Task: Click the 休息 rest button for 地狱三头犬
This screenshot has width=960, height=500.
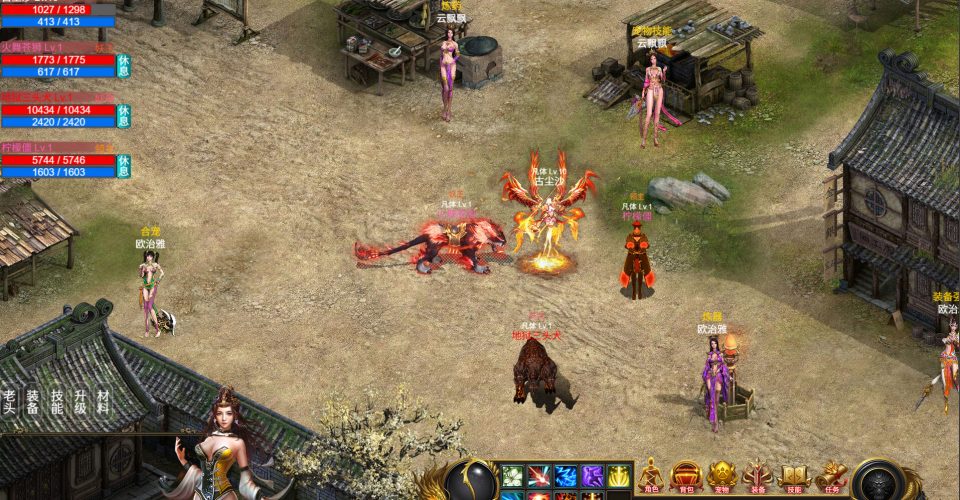Action: (x=123, y=115)
